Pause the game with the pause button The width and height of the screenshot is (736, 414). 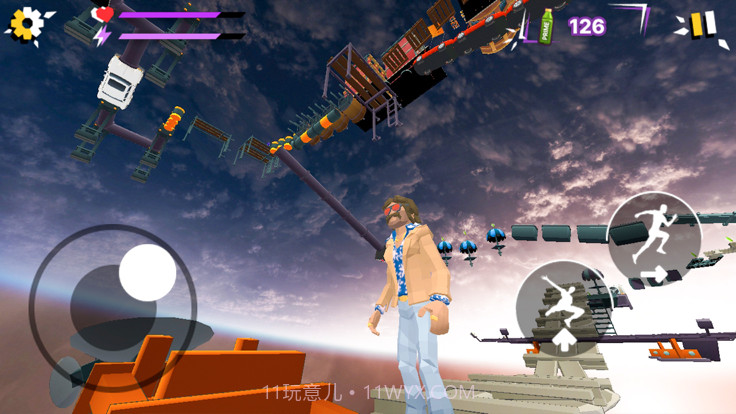point(703,24)
